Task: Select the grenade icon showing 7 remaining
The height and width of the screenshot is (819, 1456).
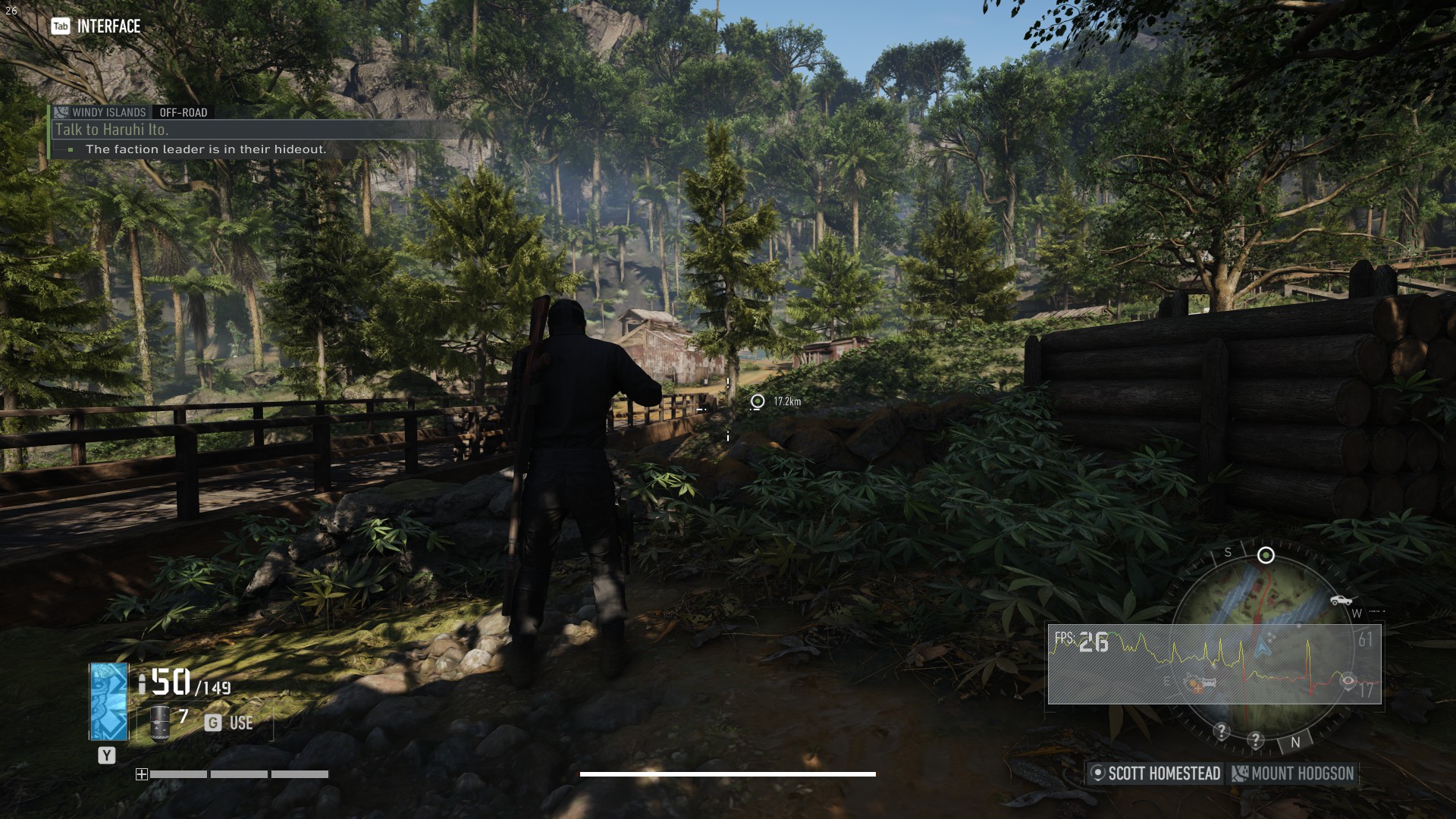Action: [x=158, y=724]
